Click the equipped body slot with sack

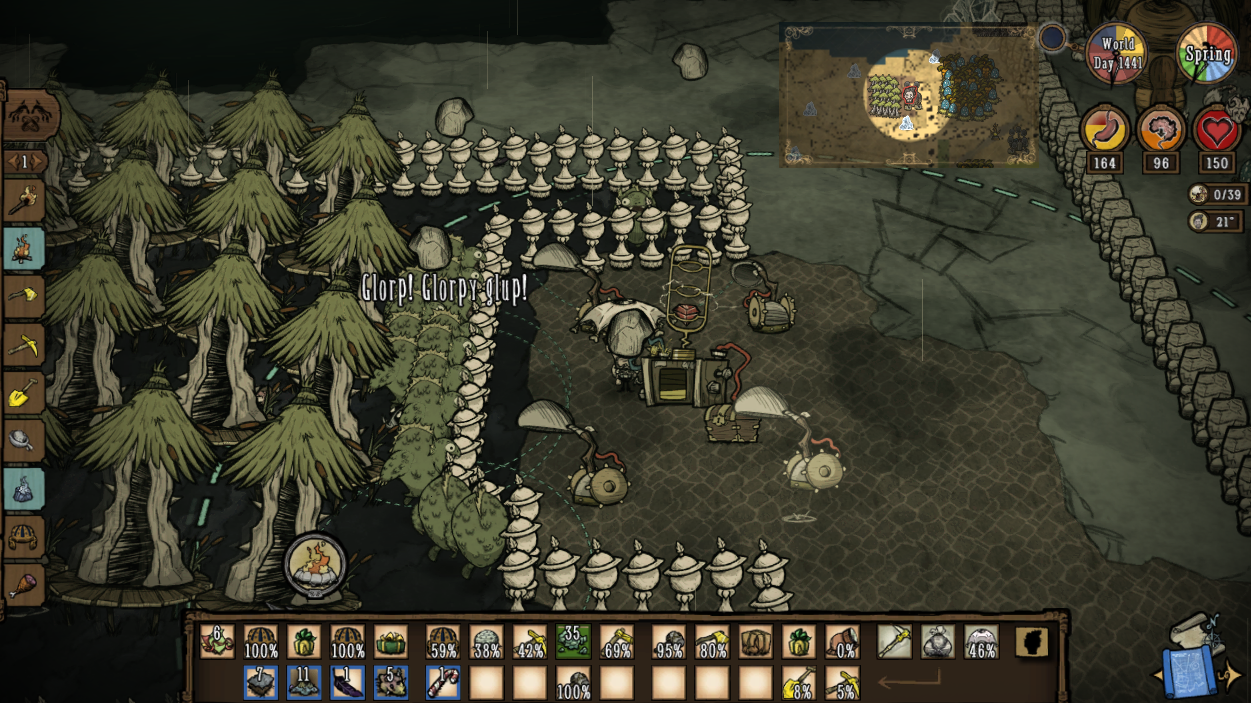pos(937,641)
